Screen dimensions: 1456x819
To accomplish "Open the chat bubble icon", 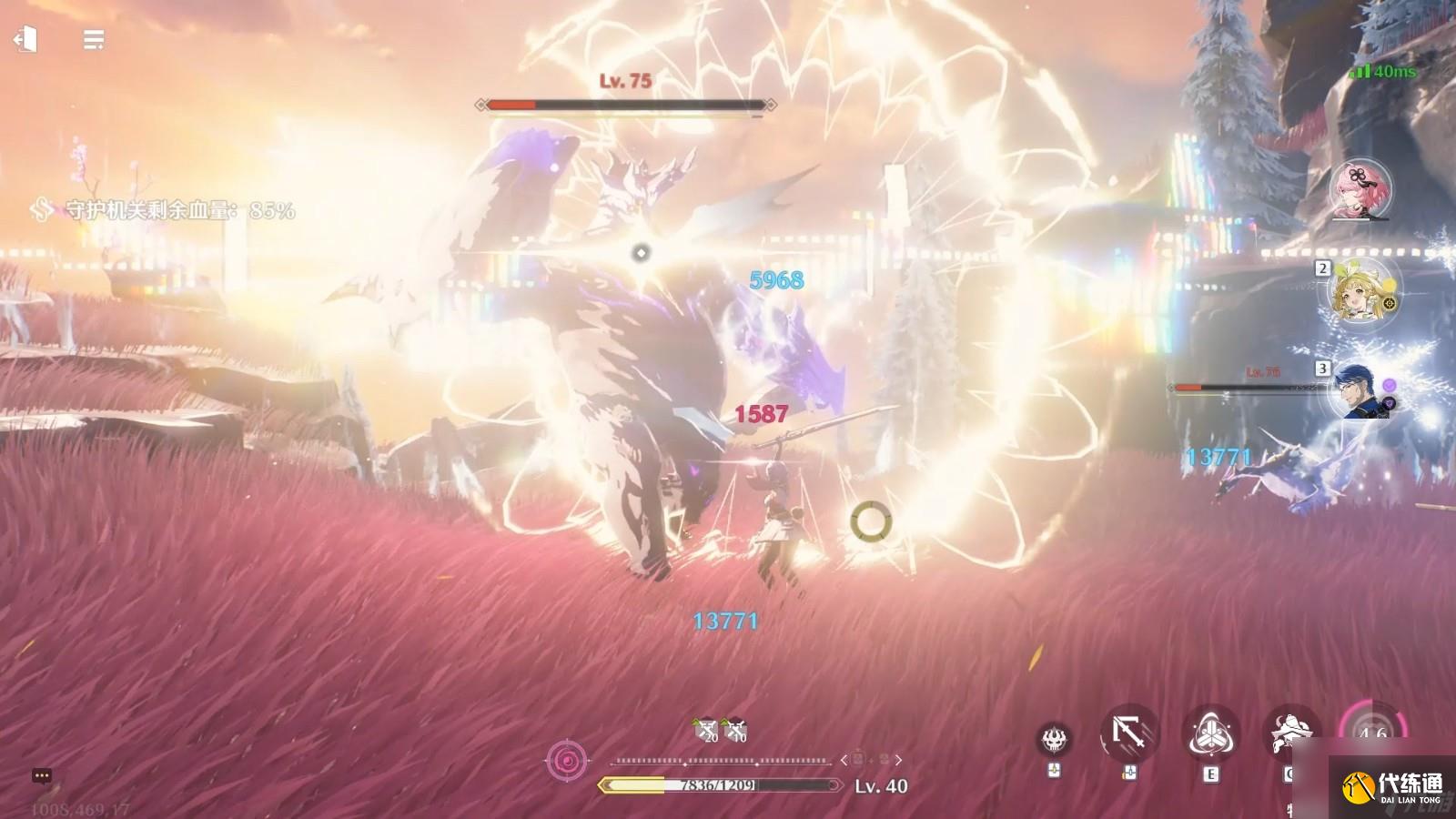I will tap(41, 776).
